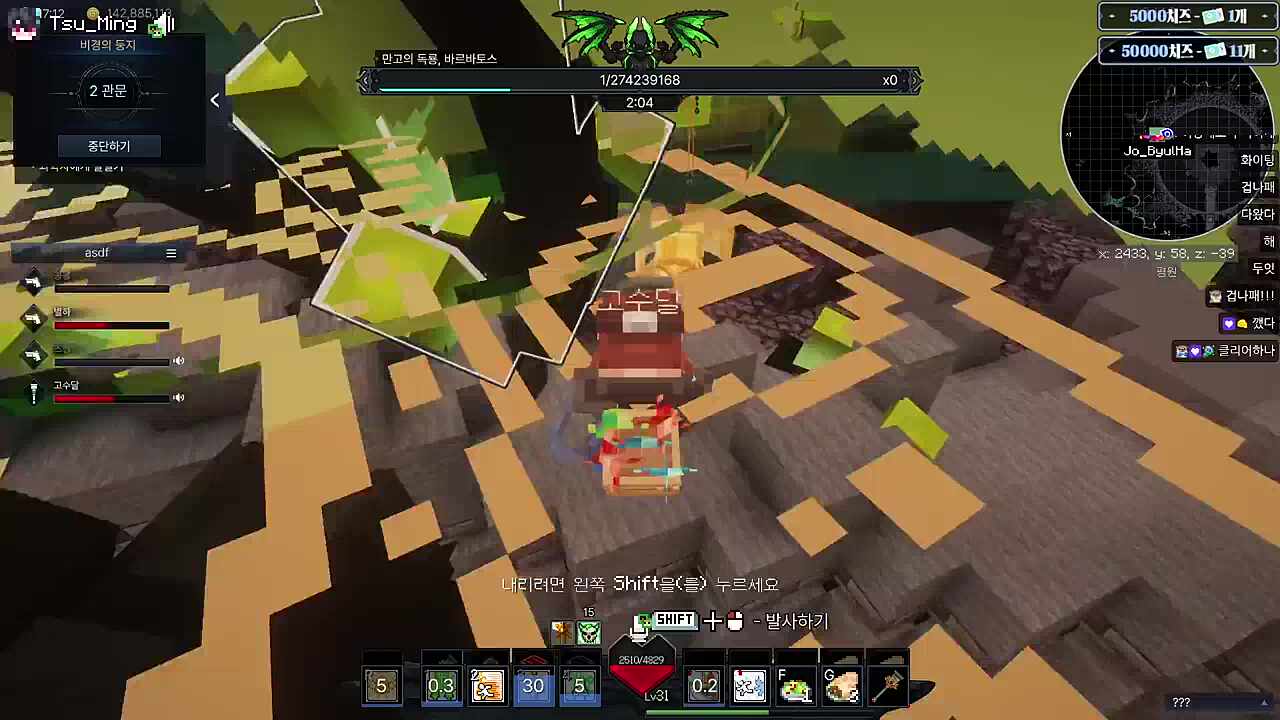1280x720 pixels.
Task: Select the wand weapon hotbar slot
Action: [x=887, y=686]
